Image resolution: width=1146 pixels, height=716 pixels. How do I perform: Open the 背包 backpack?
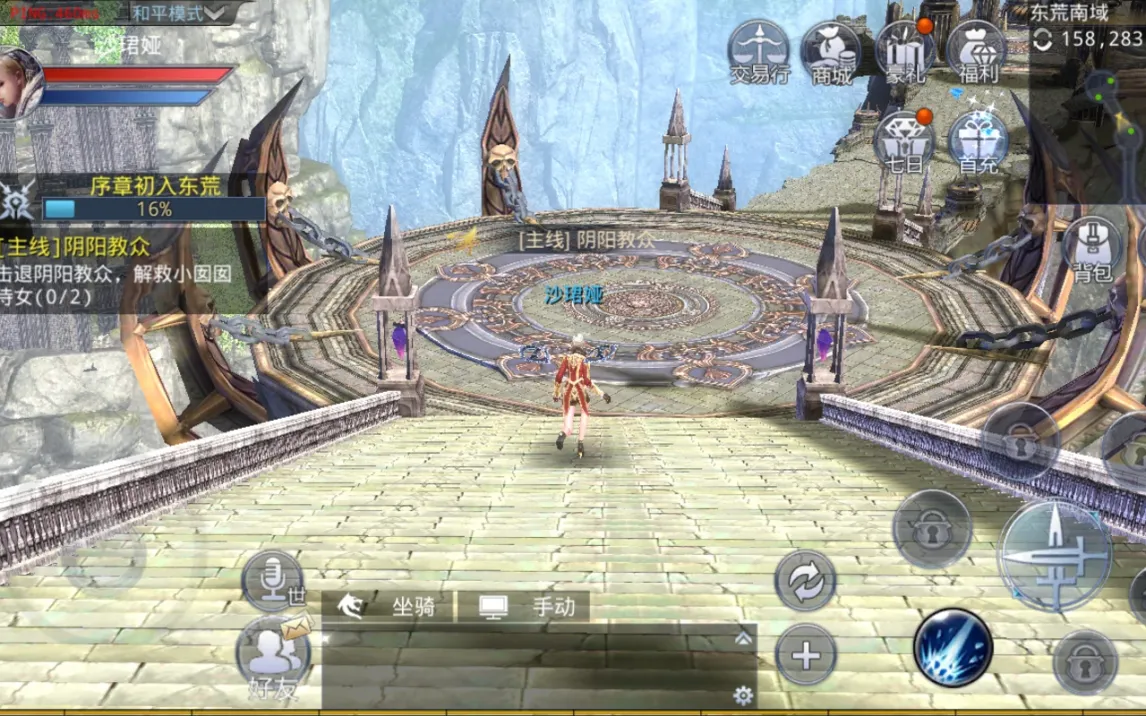(1093, 250)
